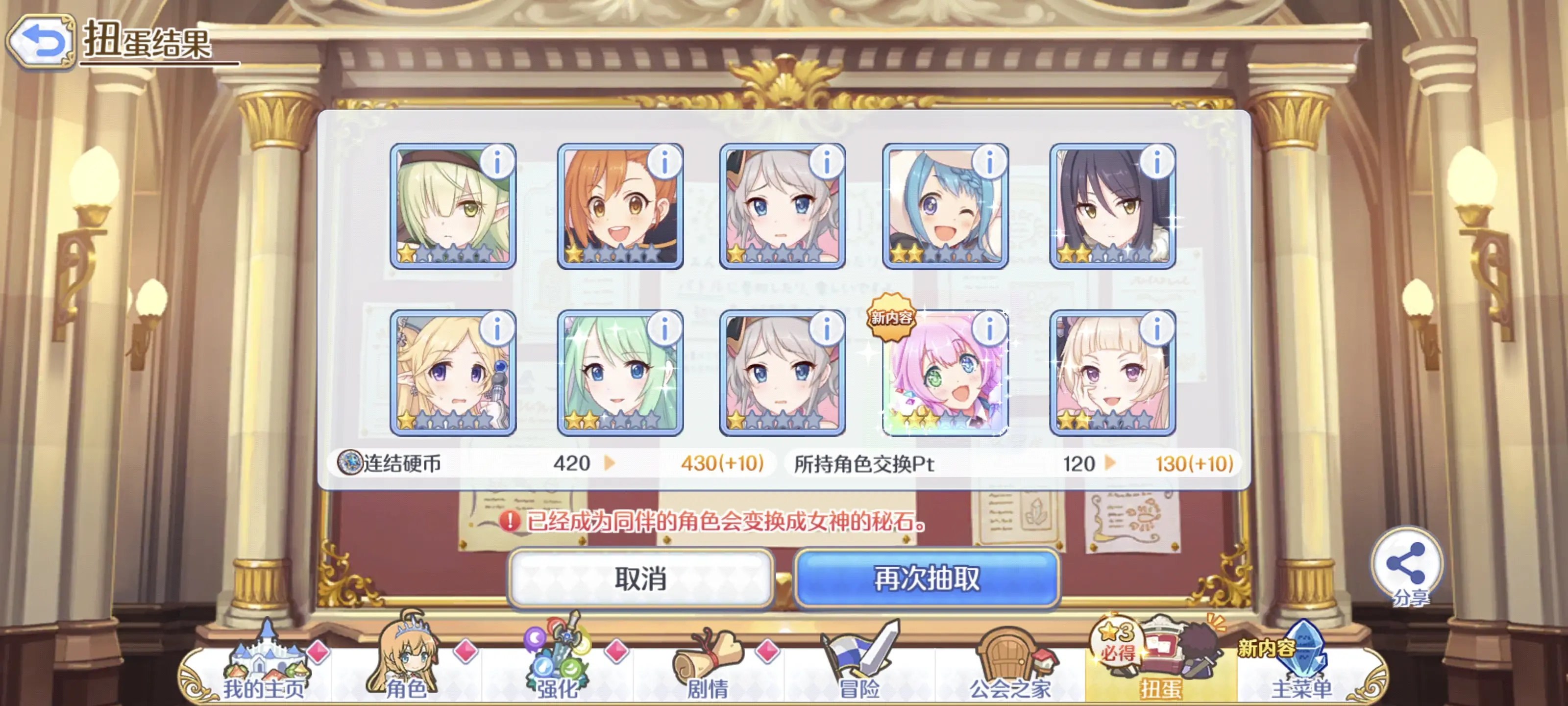Draw again with 再次抽取

tap(927, 579)
